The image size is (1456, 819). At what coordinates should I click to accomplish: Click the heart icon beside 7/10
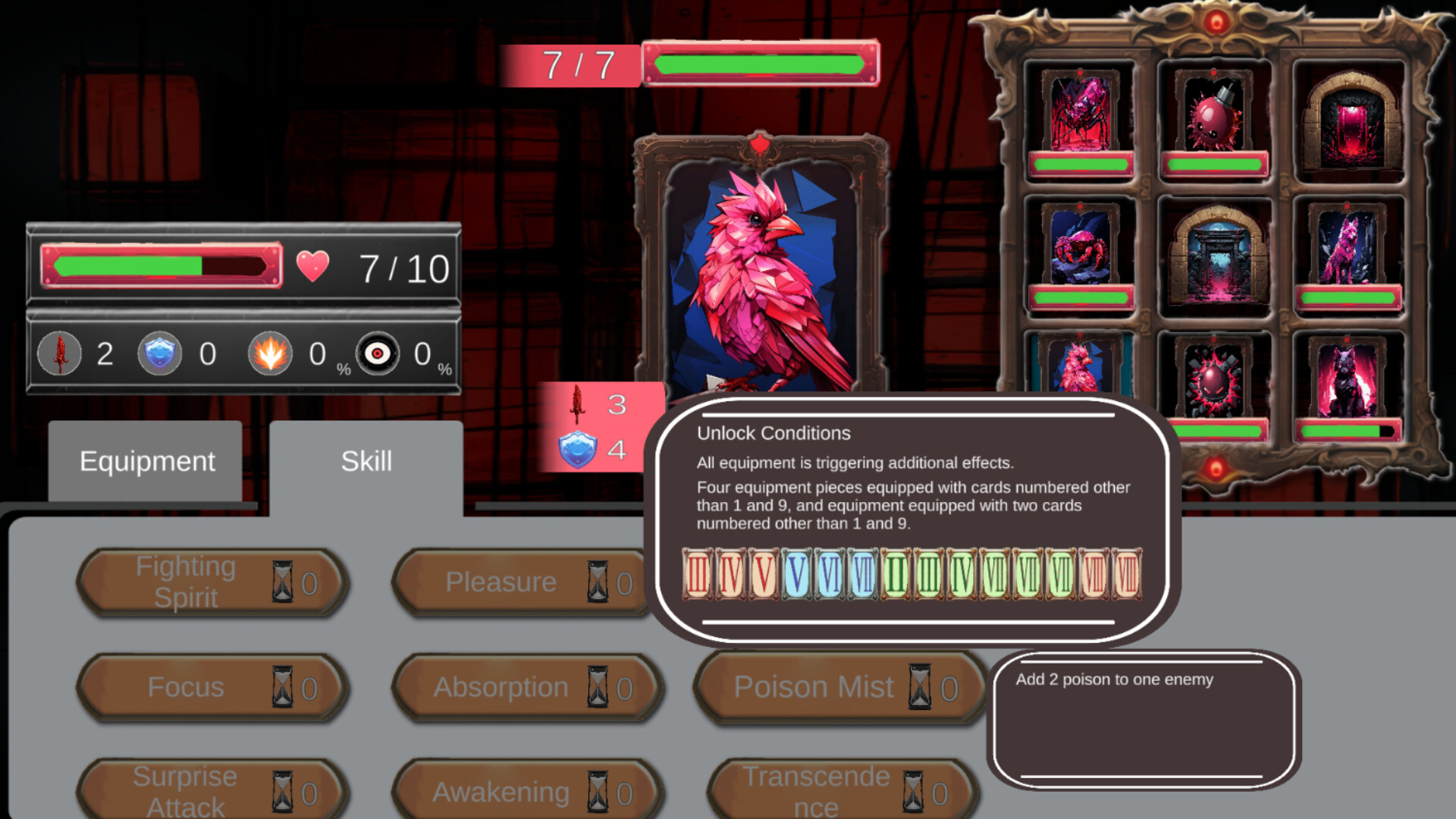point(315,265)
